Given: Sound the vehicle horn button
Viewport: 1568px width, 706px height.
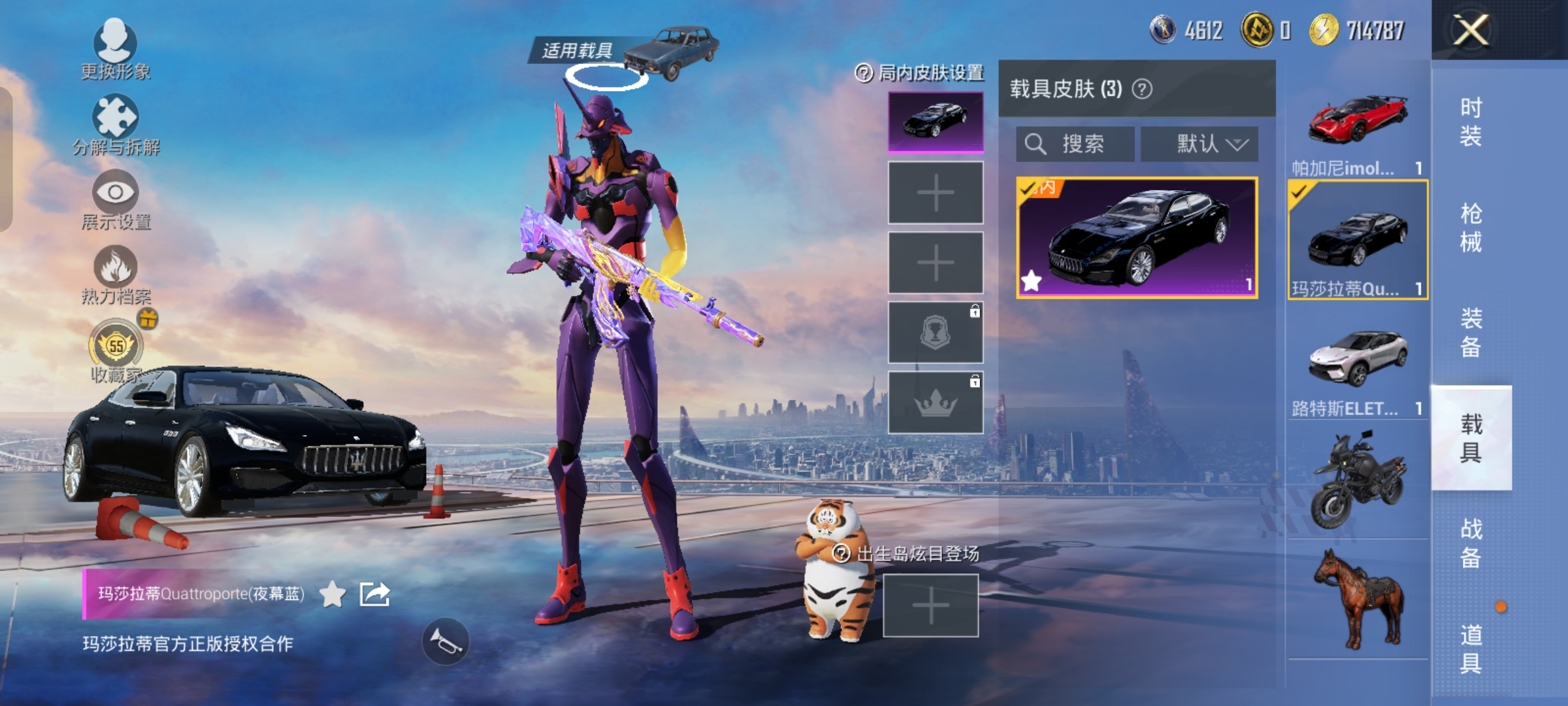Looking at the screenshot, I should 446,642.
